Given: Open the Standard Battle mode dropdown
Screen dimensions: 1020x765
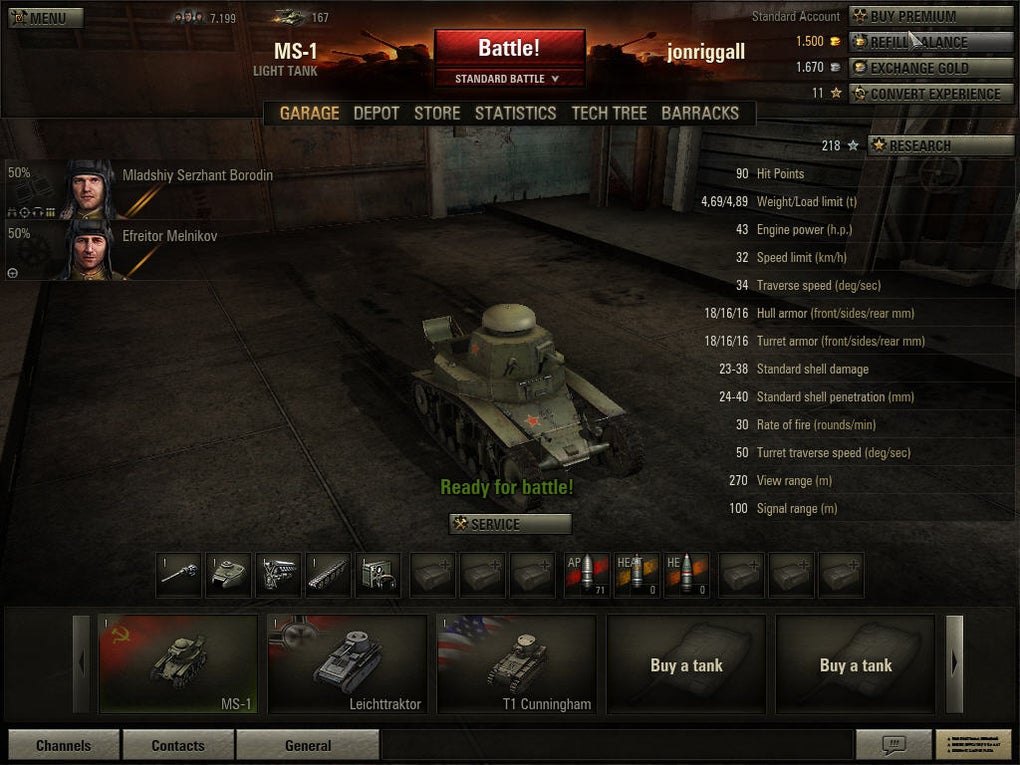Looking at the screenshot, I should tap(509, 79).
